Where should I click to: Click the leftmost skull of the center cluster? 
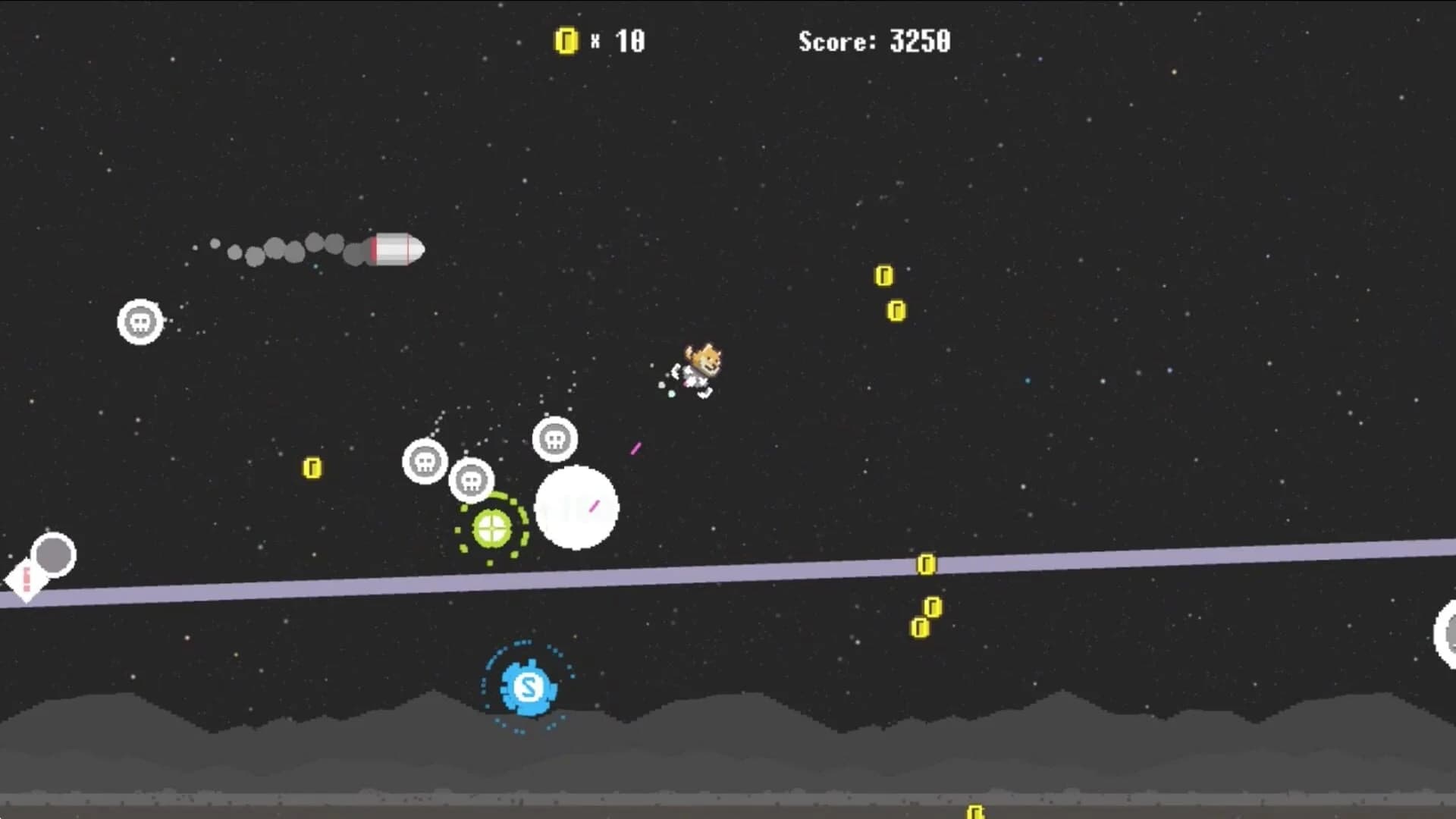point(424,462)
